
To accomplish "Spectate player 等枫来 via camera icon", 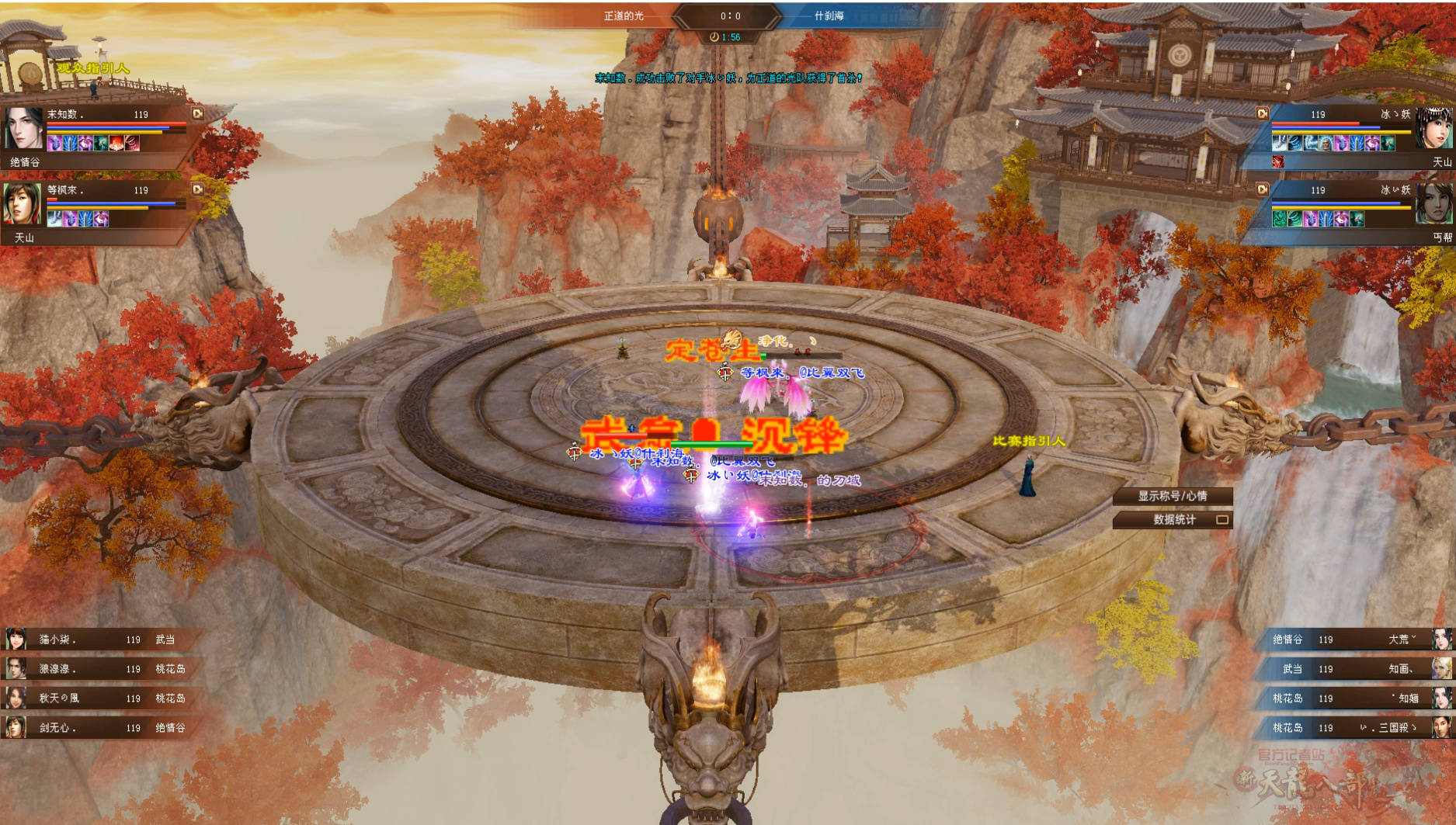I will click(x=198, y=189).
